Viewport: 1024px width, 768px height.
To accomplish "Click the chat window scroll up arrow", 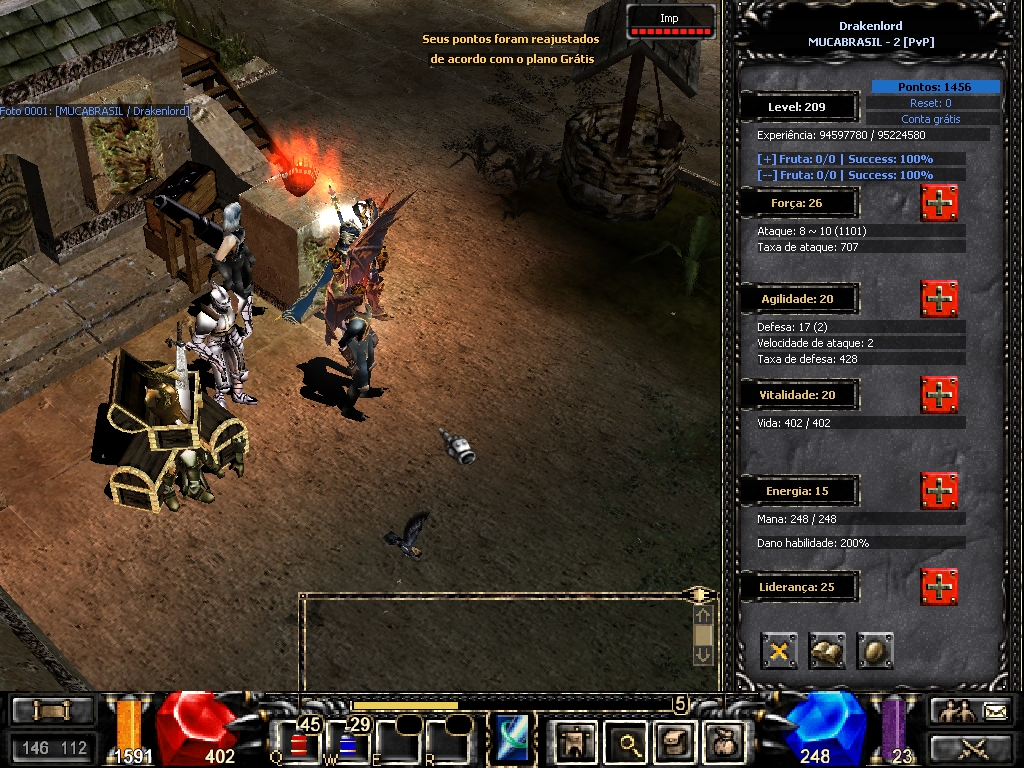I will 703,616.
